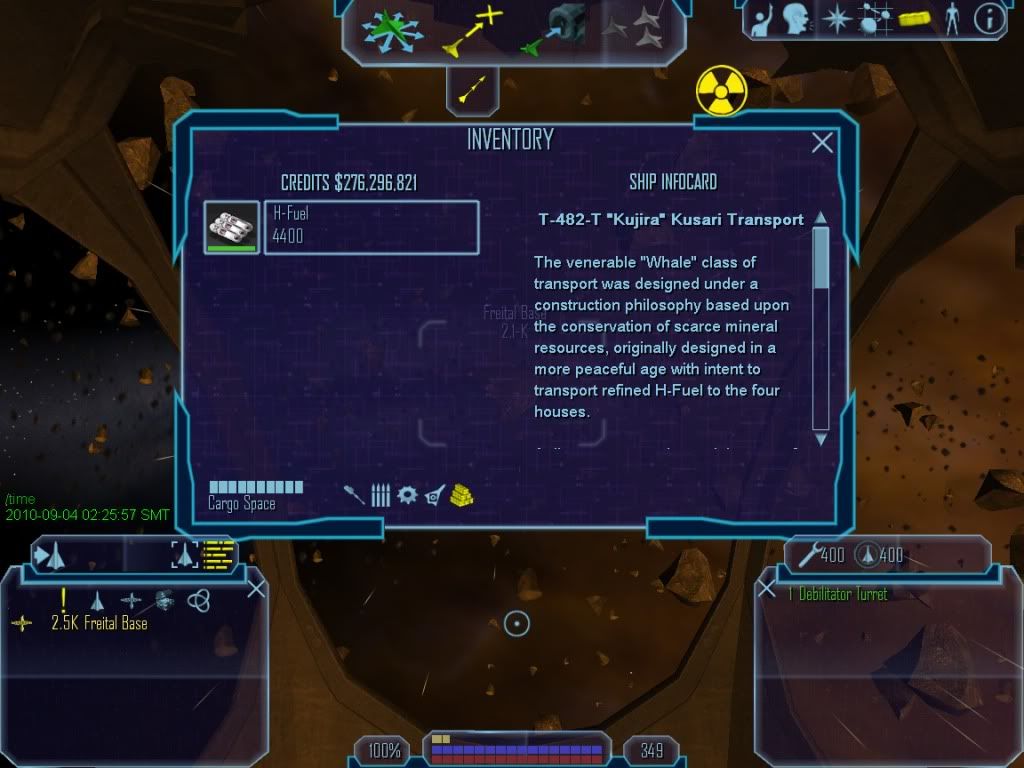The height and width of the screenshot is (768, 1024).
Task: Open the player status figure icon
Action: click(x=951, y=19)
